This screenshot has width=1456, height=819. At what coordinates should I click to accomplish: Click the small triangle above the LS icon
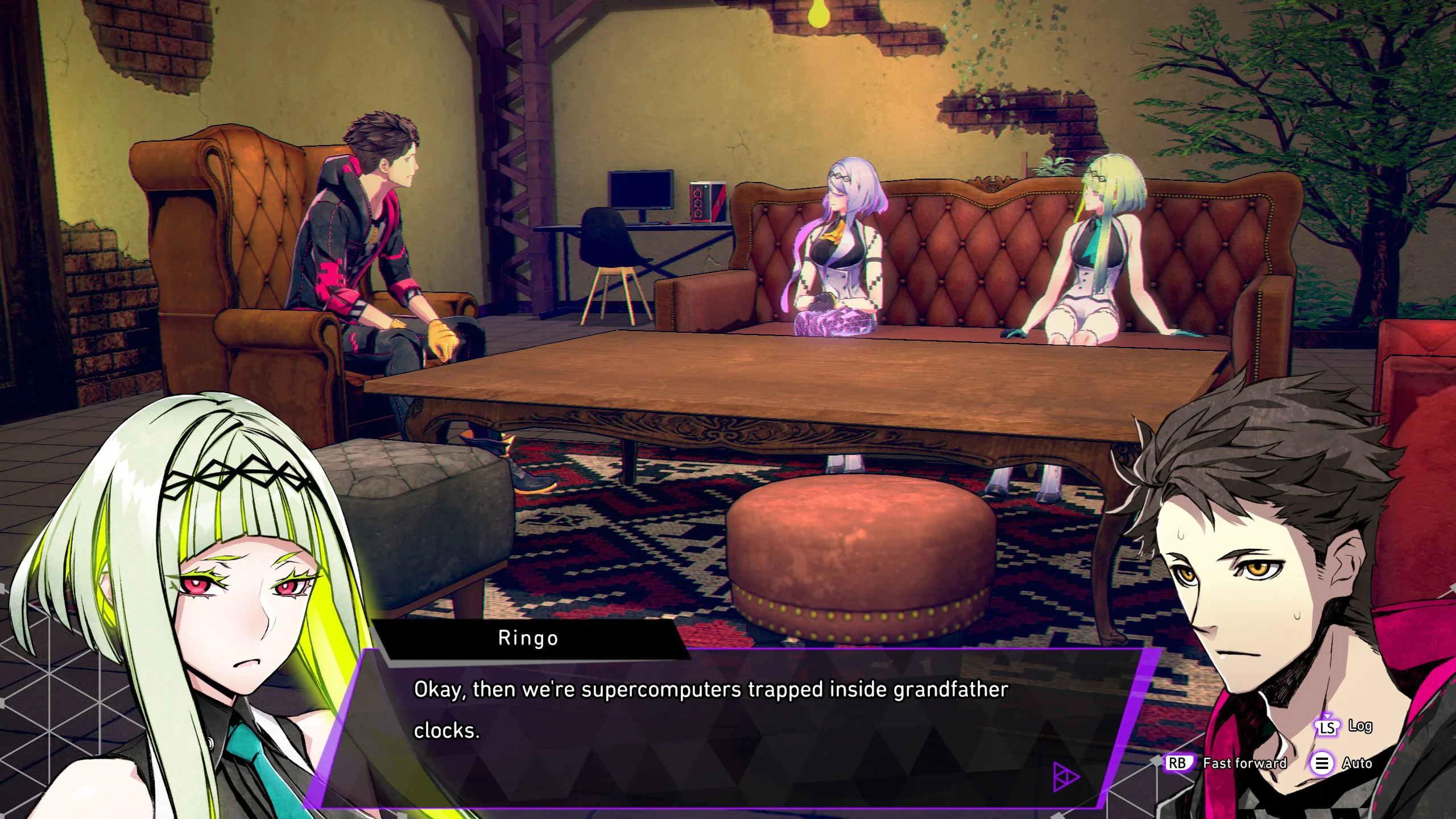point(1327,716)
